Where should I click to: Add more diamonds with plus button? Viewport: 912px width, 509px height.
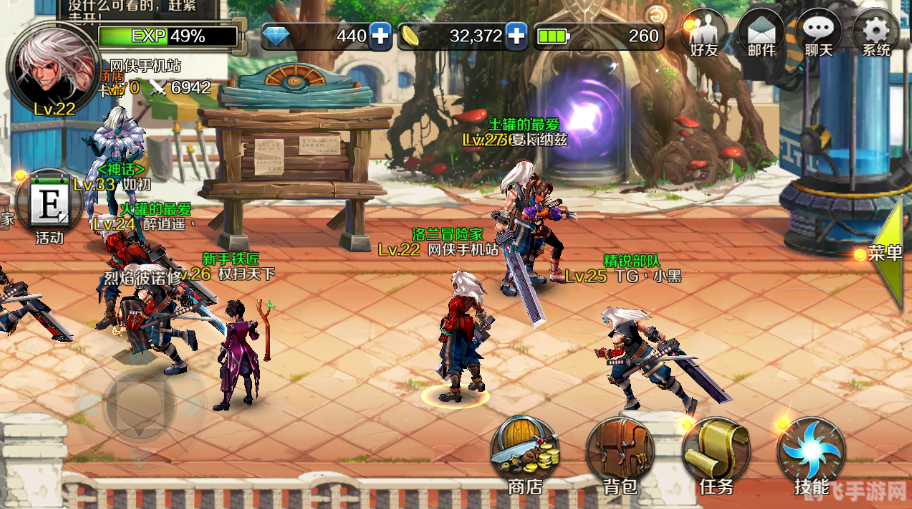point(380,37)
